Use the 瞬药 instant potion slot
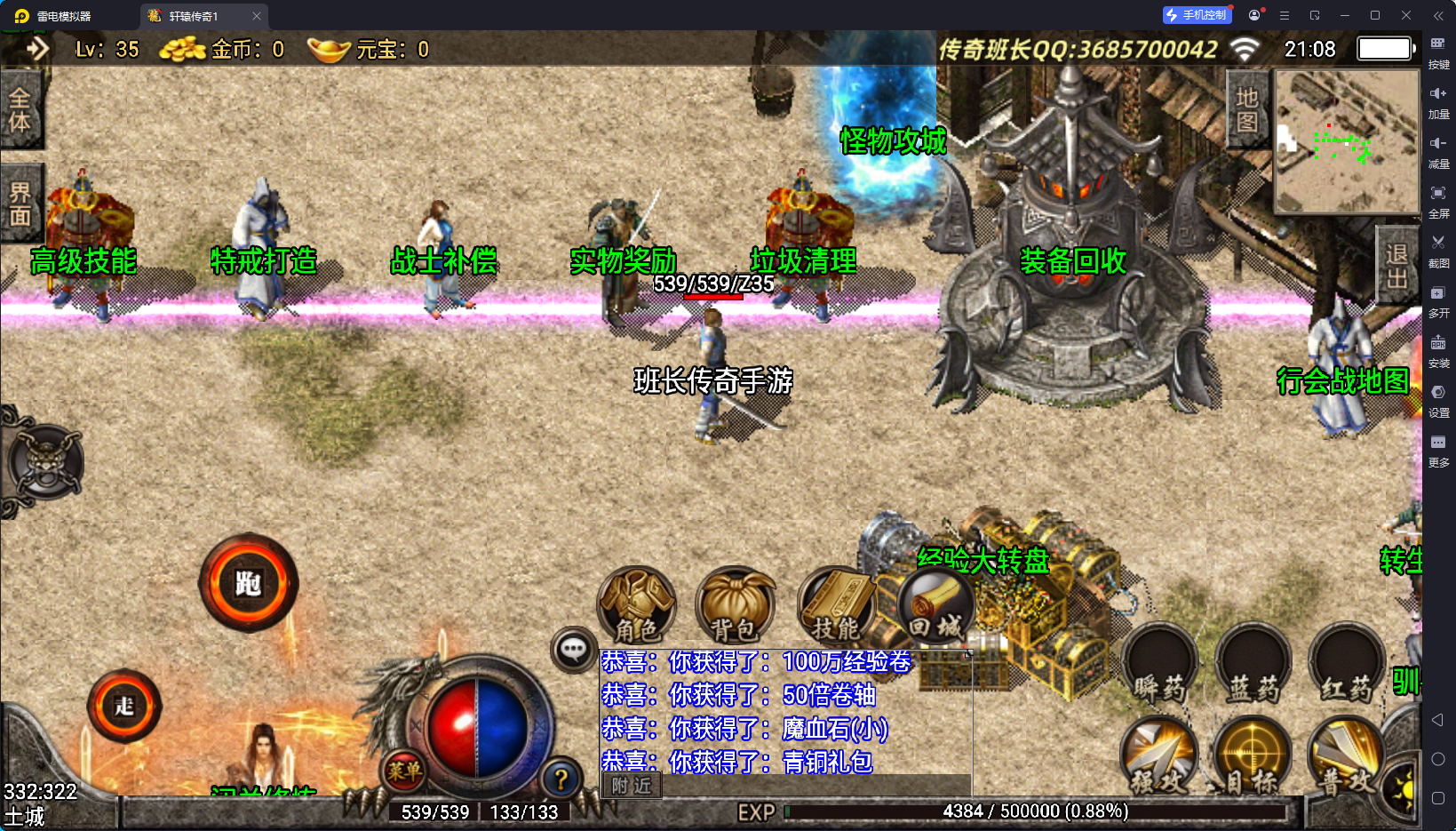This screenshot has width=1456, height=831. [1159, 665]
